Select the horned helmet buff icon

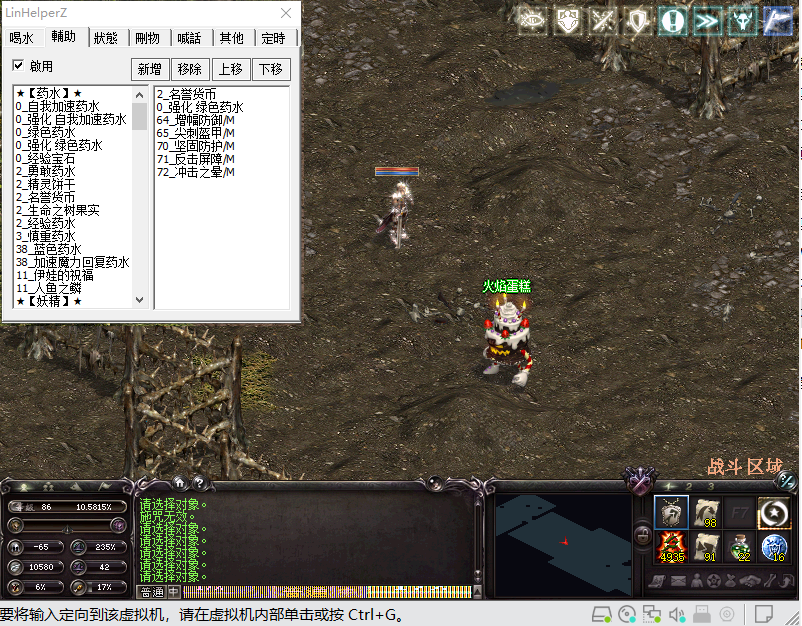point(743,21)
